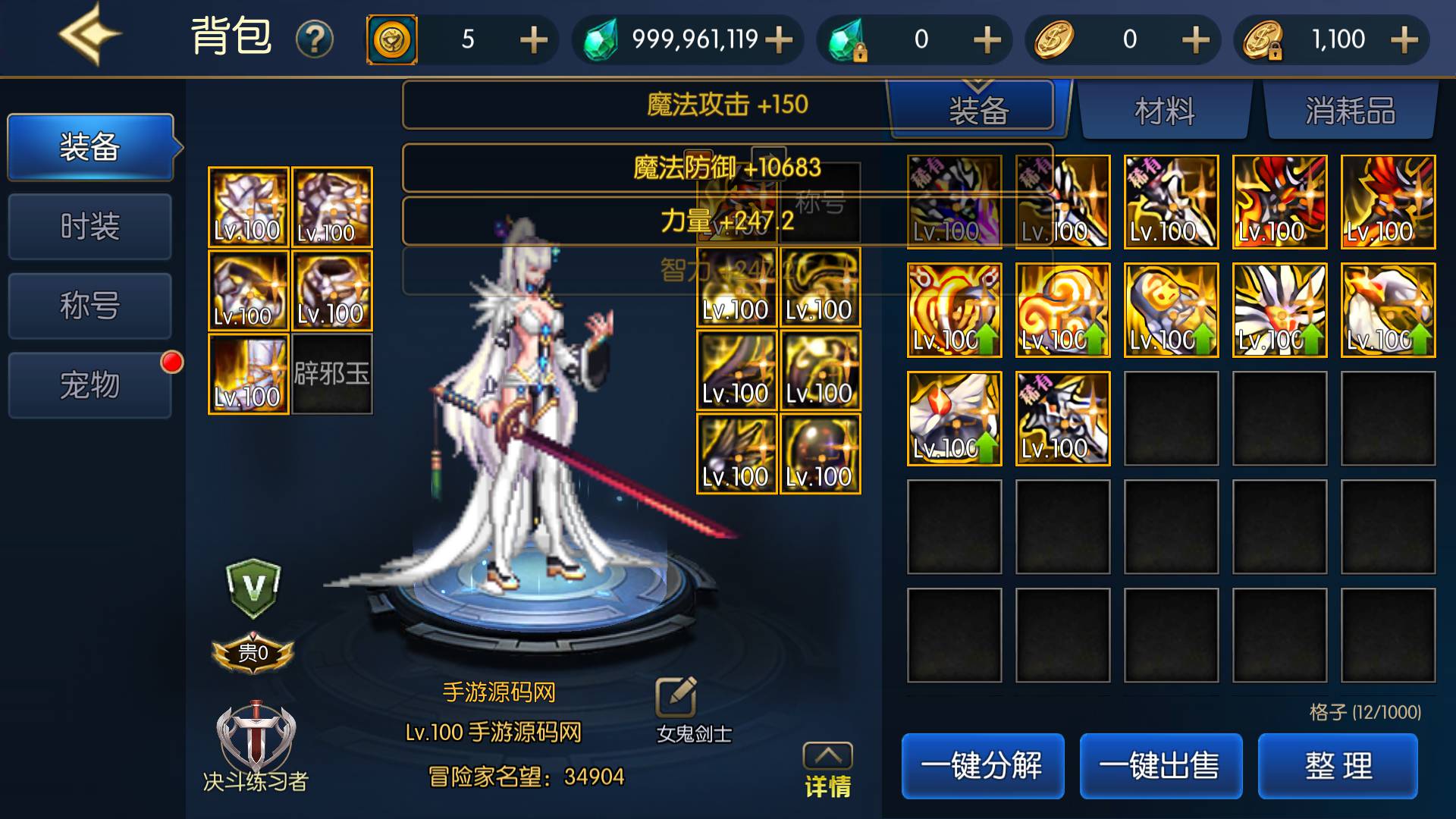This screenshot has width=1456, height=819.
Task: Sort inventory with the 整理 button
Action: (1338, 766)
